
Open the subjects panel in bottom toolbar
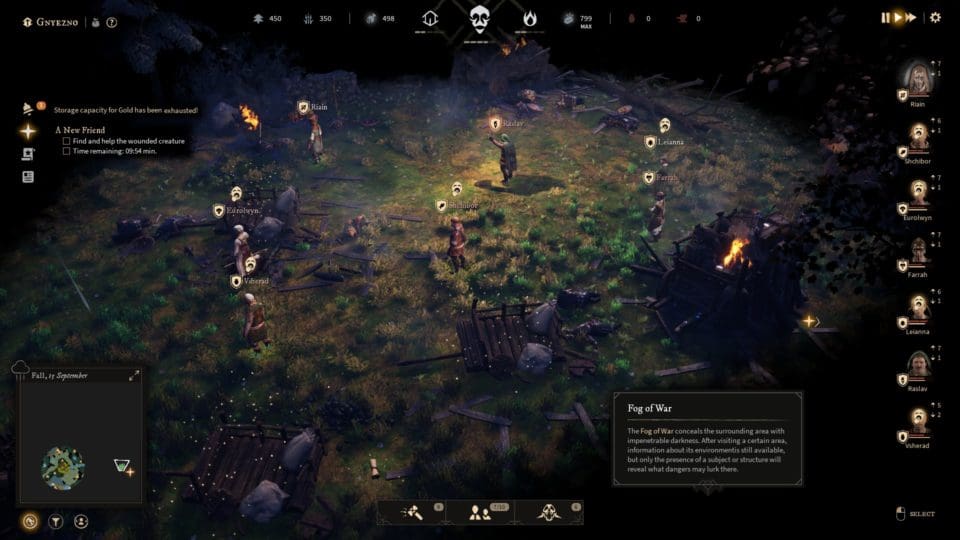click(x=480, y=512)
